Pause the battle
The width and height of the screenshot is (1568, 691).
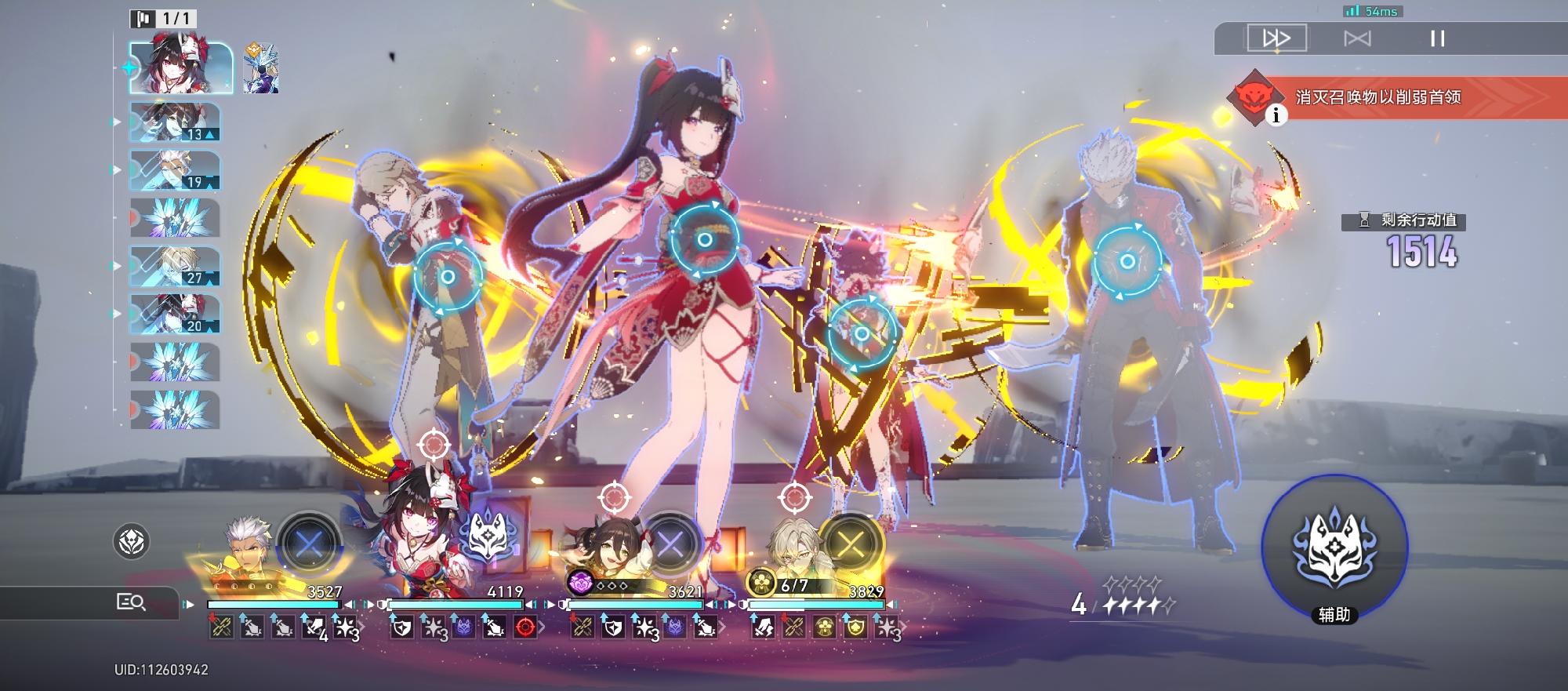[1437, 38]
